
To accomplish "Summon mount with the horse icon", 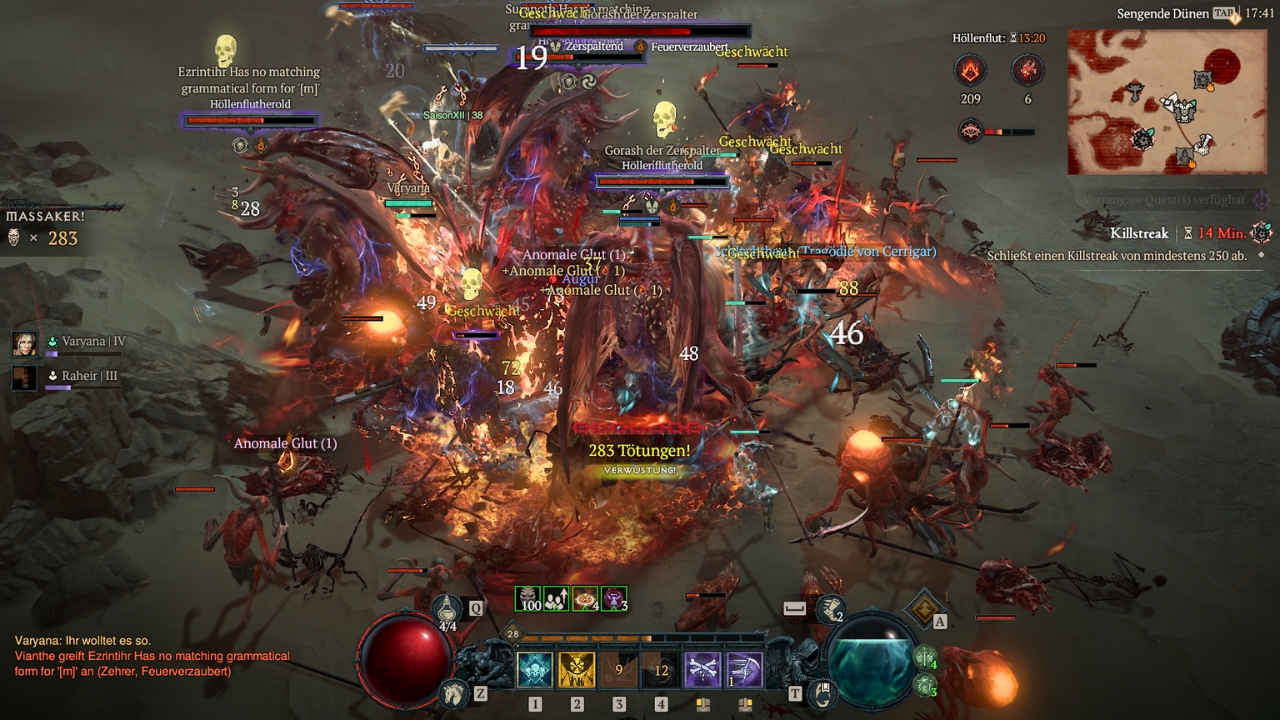I will pyautogui.click(x=453, y=692).
